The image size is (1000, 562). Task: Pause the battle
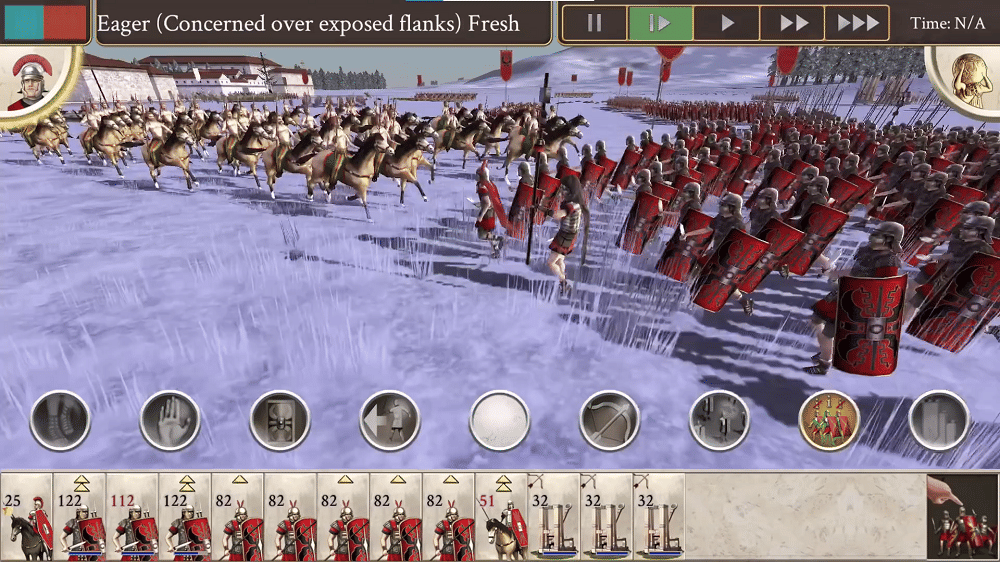pyautogui.click(x=595, y=23)
